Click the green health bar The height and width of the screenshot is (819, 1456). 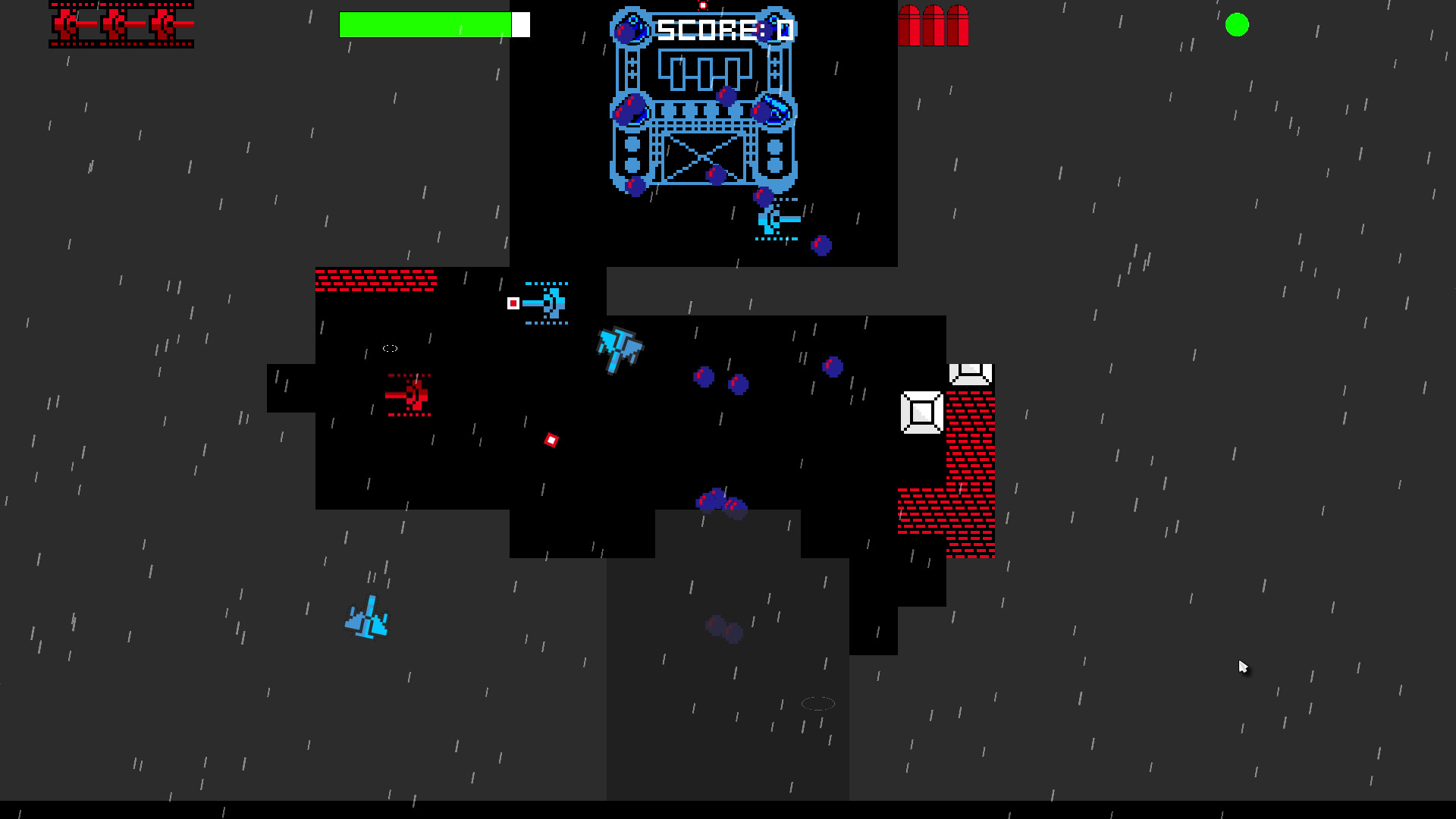pyautogui.click(x=425, y=24)
